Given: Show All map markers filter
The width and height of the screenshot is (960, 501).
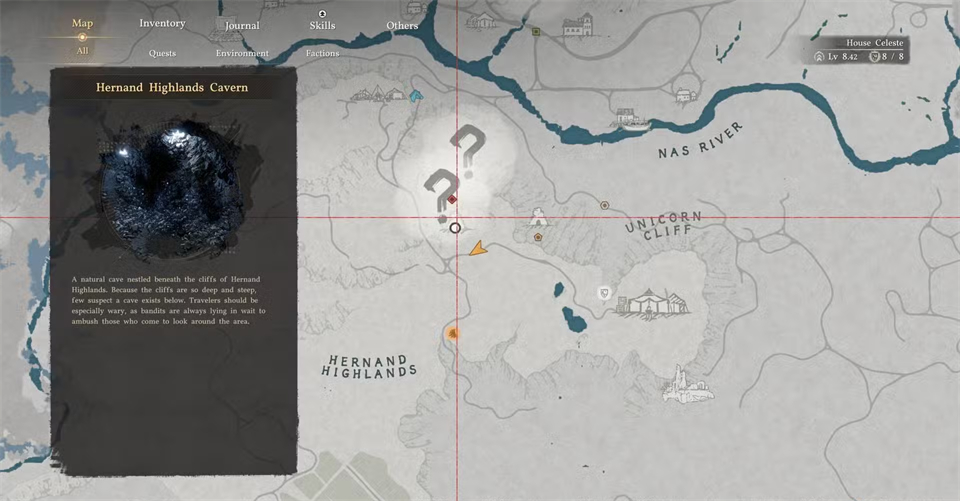Looking at the screenshot, I should (x=82, y=51).
